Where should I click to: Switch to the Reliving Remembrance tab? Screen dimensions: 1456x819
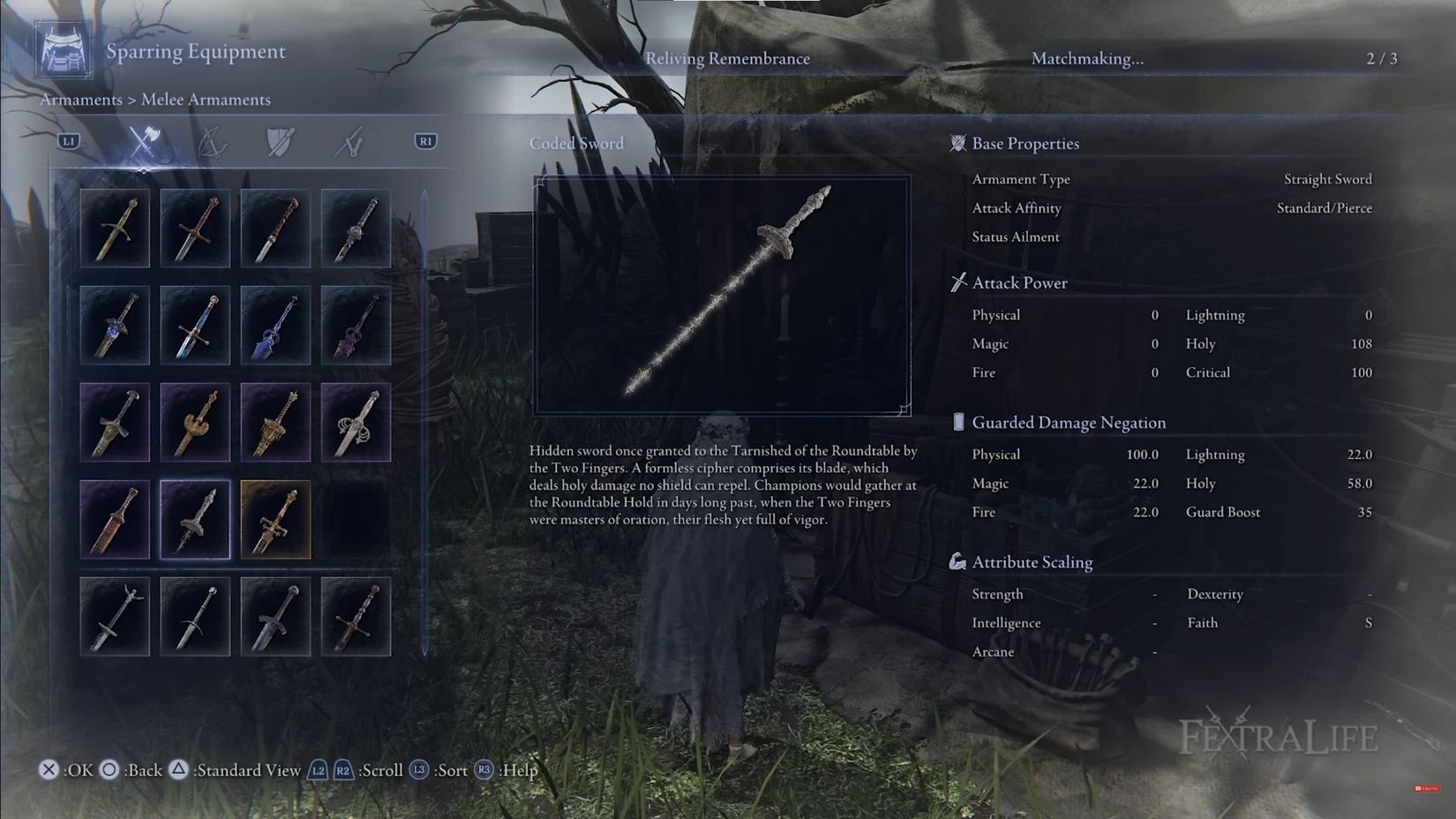[x=726, y=58]
